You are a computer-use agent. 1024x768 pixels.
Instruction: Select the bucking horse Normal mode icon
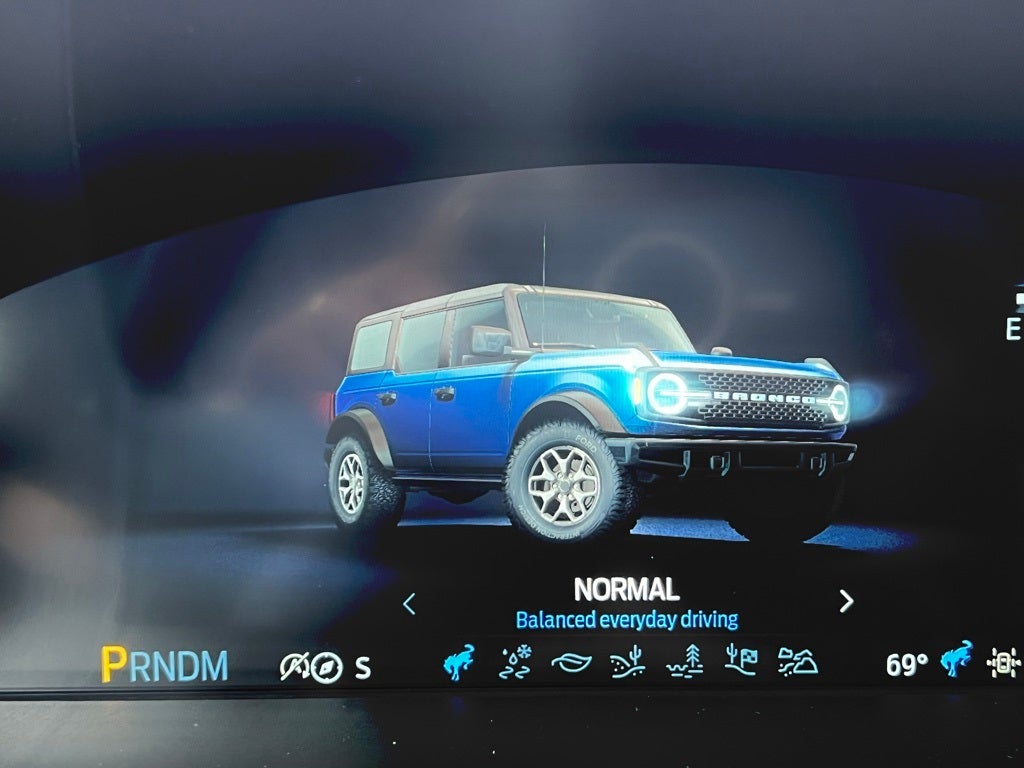[459, 663]
